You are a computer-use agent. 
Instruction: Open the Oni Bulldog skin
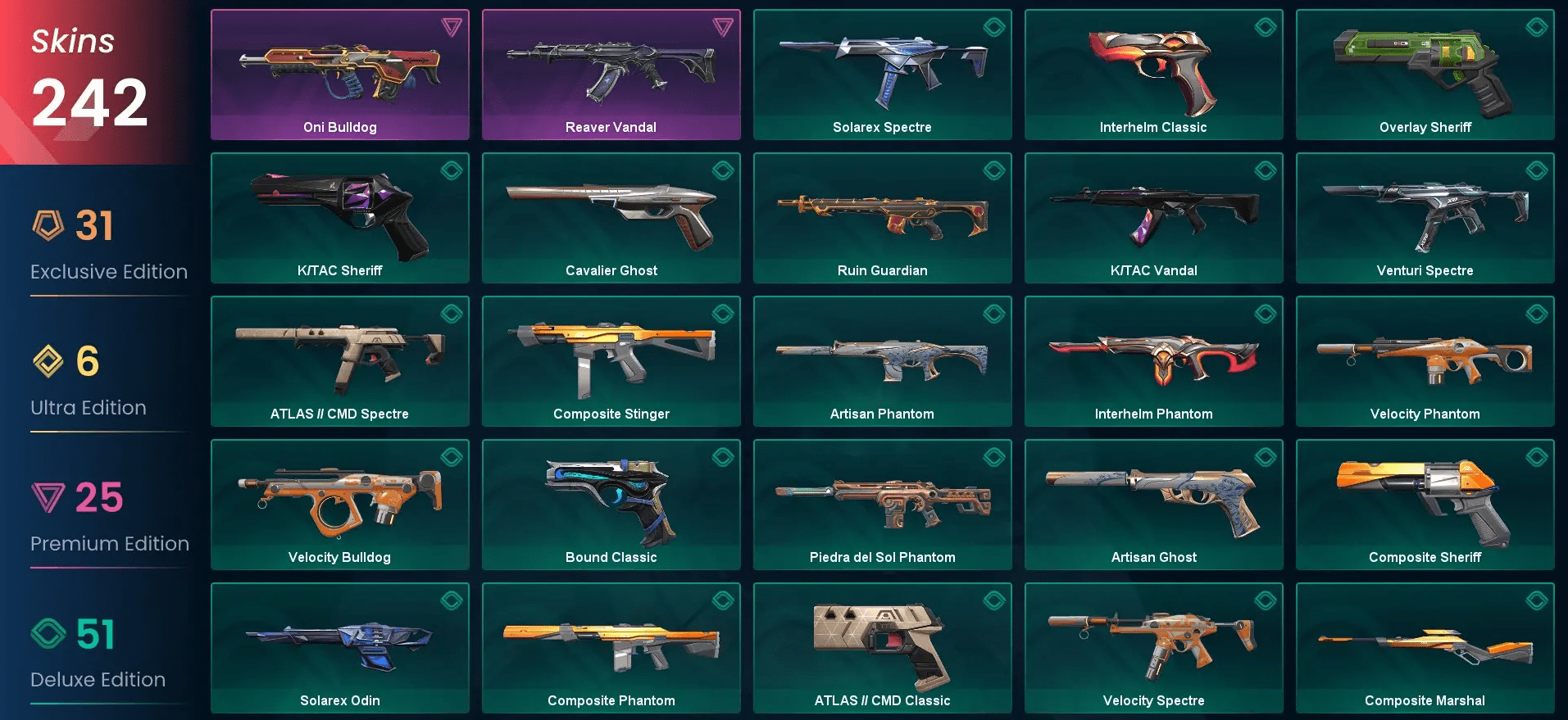(339, 74)
